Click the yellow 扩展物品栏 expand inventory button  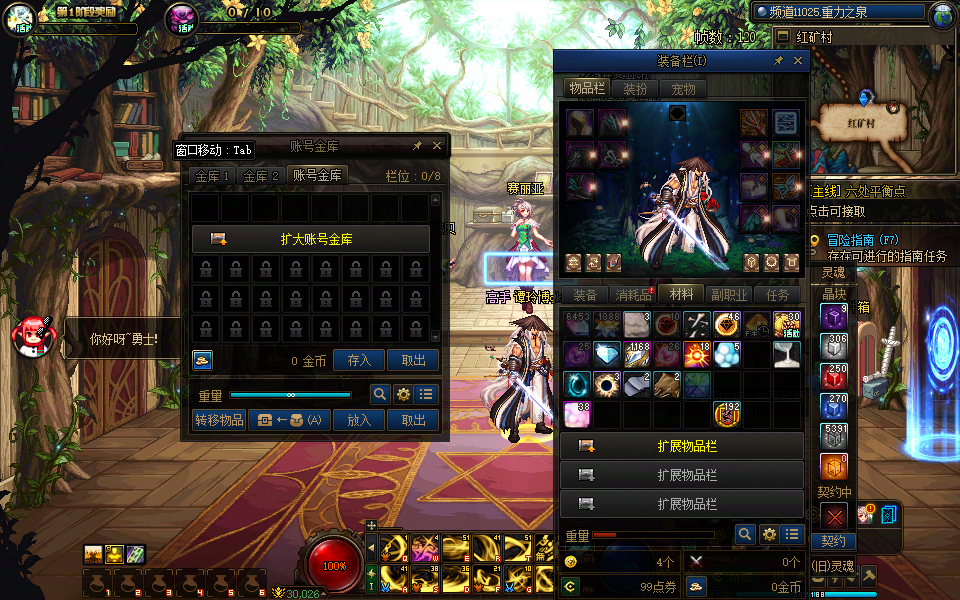(x=682, y=446)
